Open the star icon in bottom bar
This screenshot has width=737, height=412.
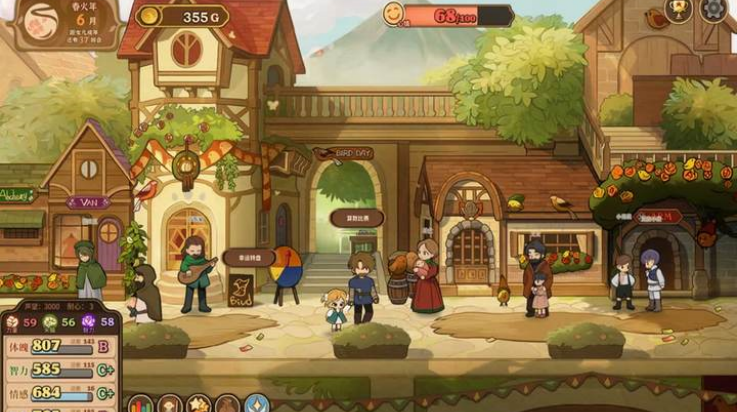(199, 405)
